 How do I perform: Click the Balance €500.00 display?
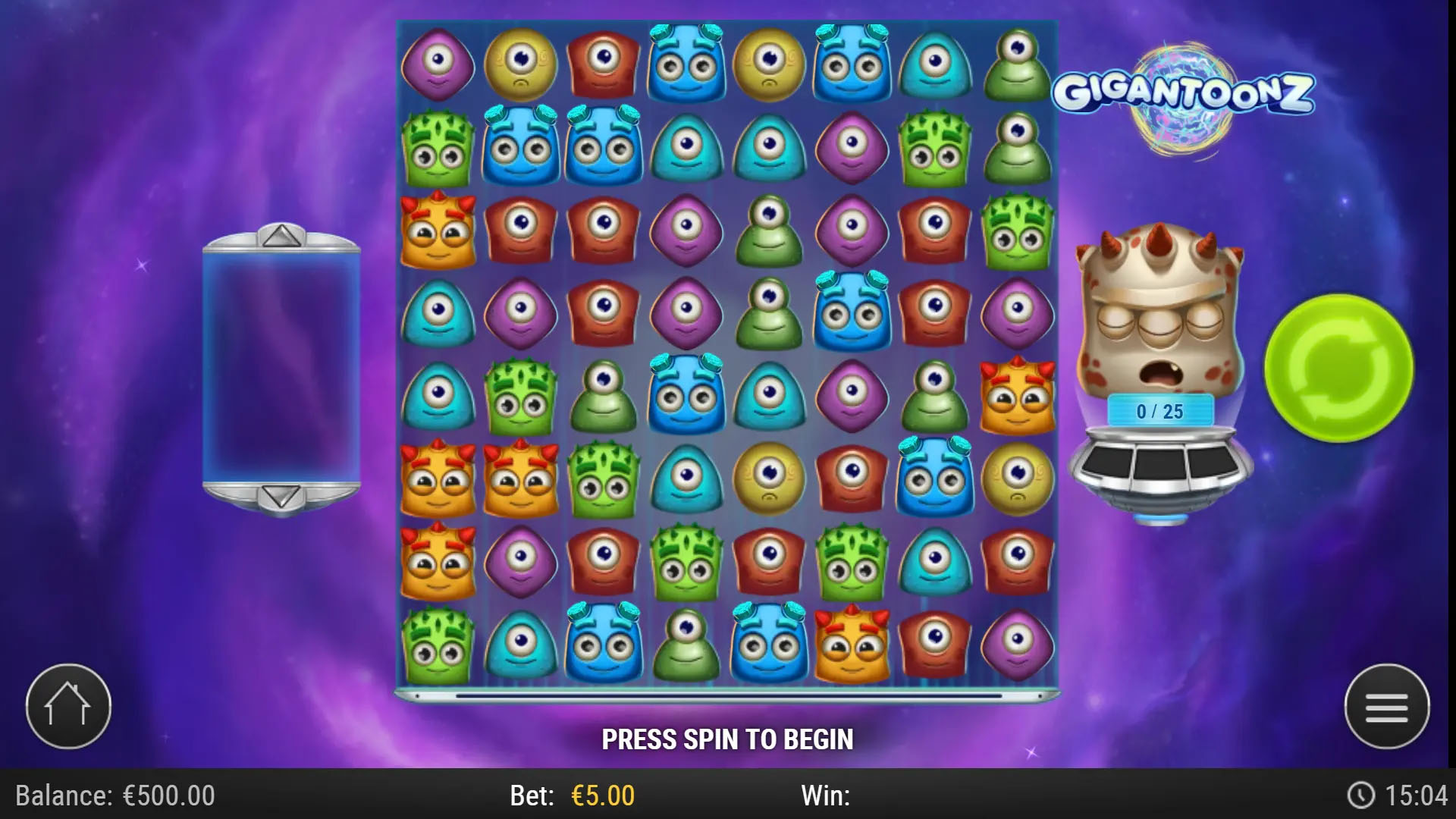tap(114, 797)
